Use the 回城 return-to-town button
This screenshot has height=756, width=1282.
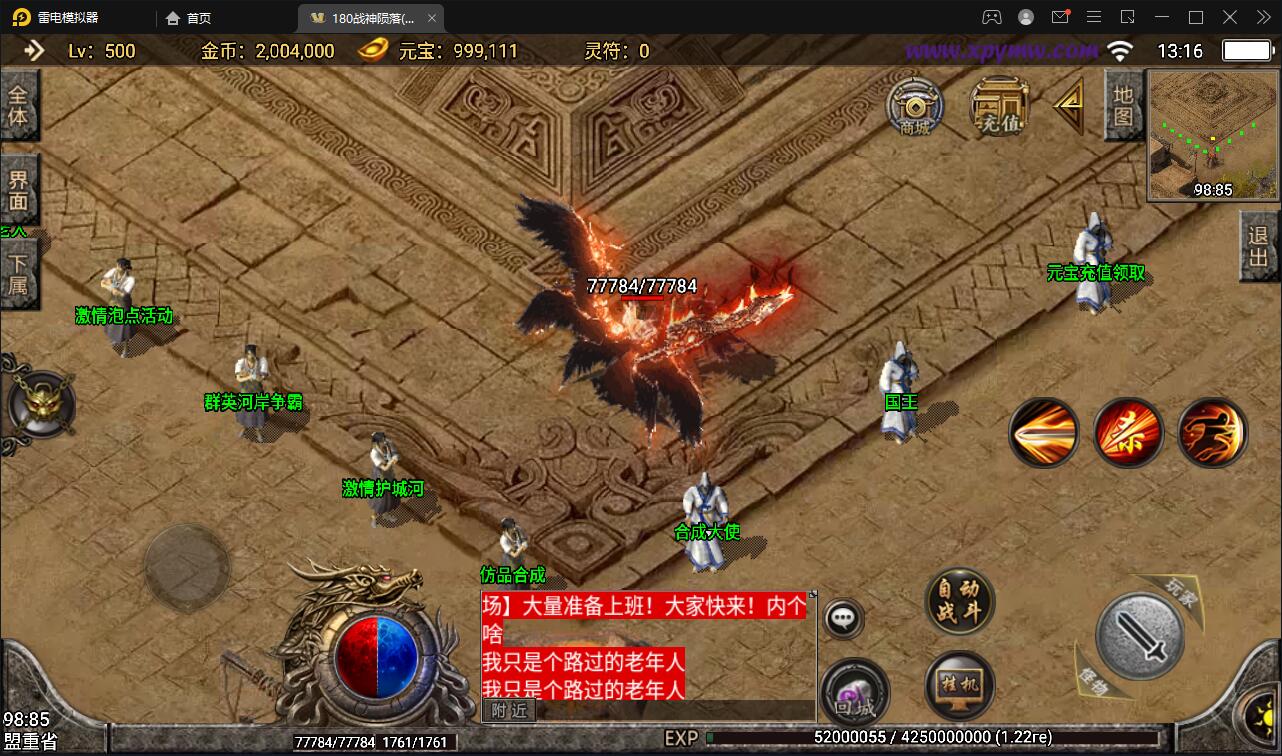tap(855, 692)
